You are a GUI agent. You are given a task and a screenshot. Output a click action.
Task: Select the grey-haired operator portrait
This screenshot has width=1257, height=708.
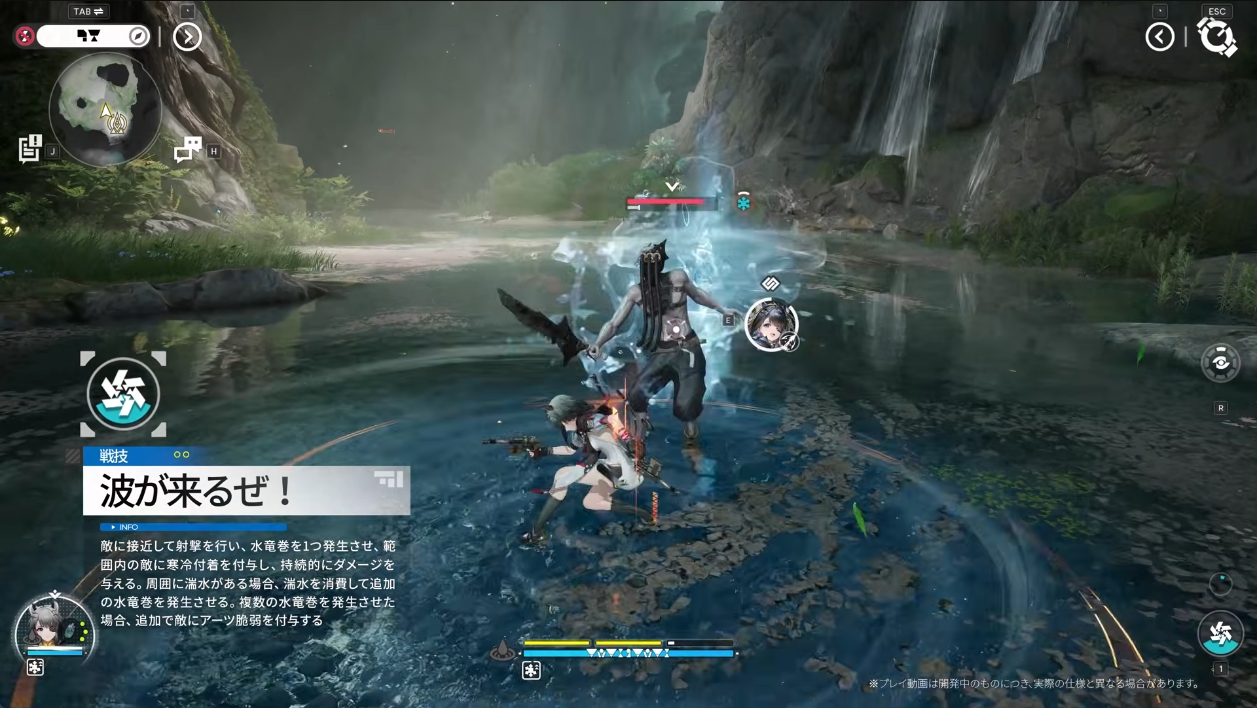click(x=54, y=630)
